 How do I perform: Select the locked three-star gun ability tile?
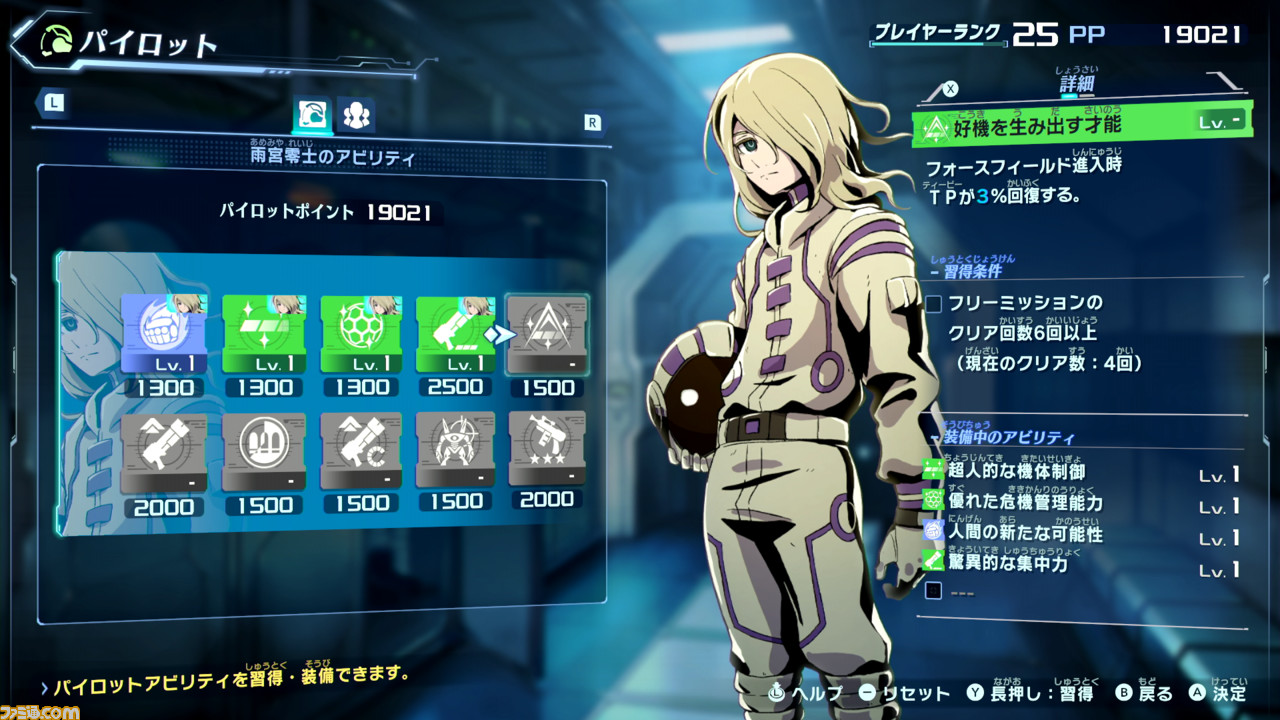[x=547, y=453]
